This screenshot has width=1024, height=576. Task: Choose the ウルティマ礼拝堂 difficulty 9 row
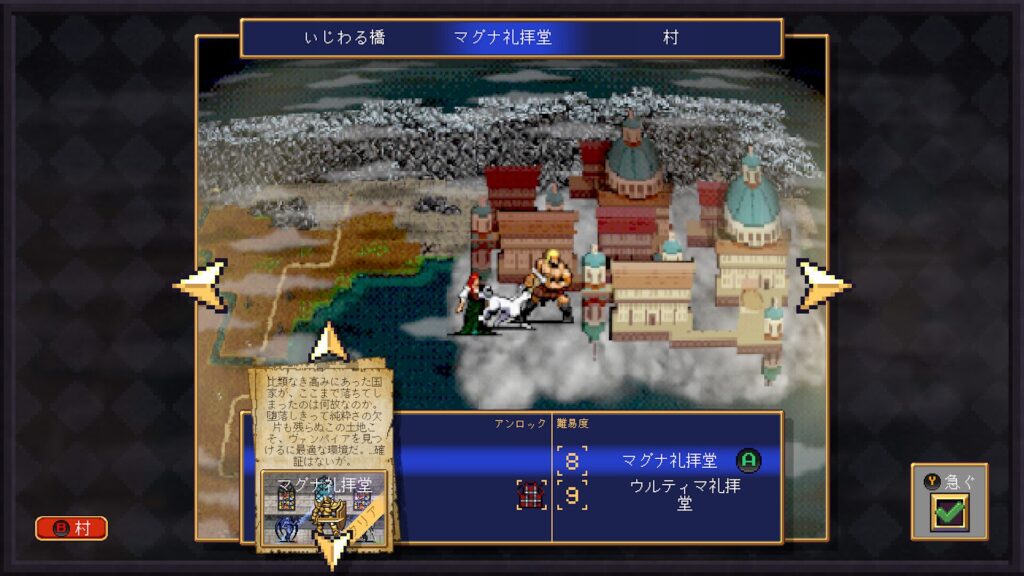tap(665, 495)
